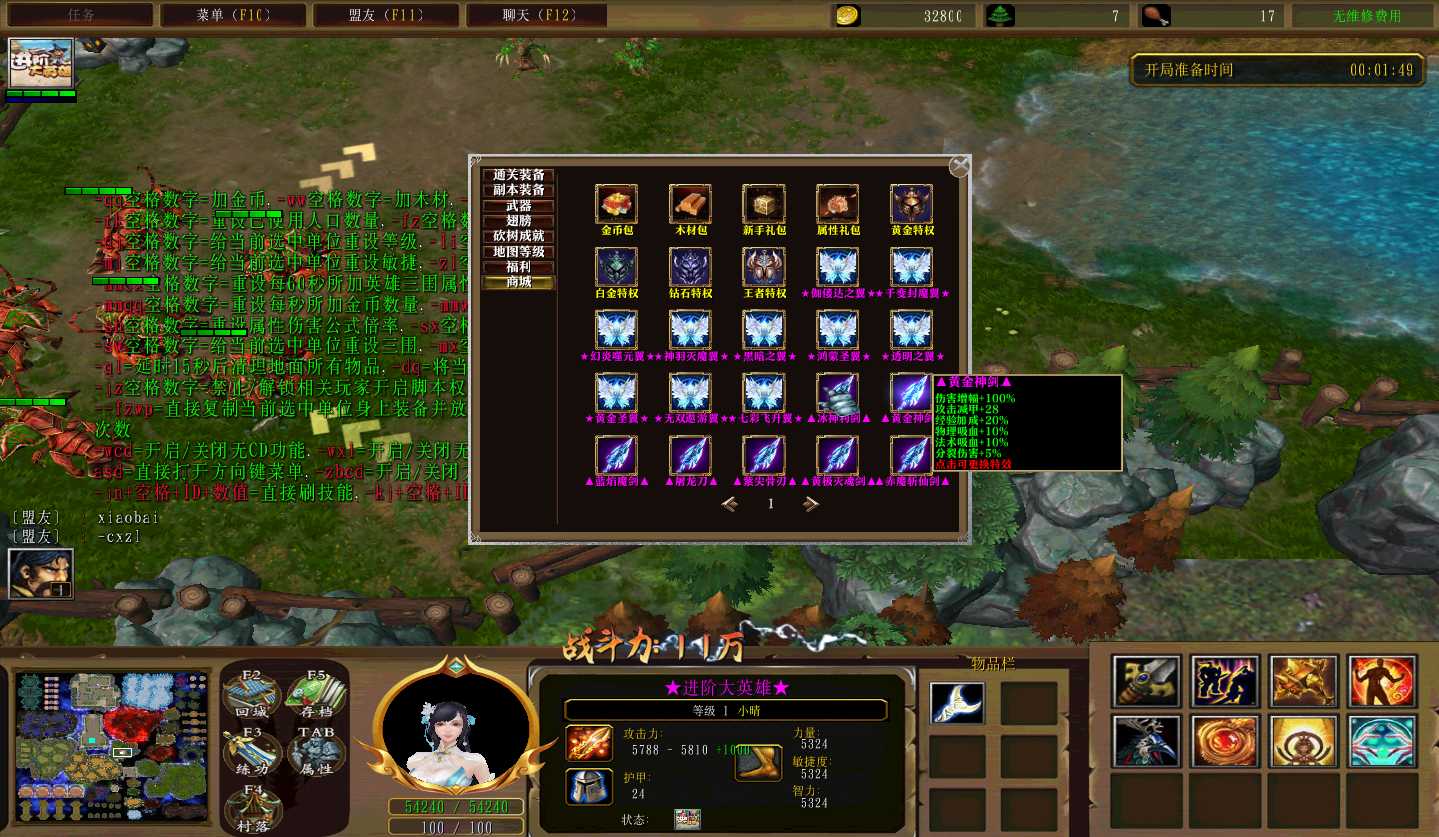1439x837 pixels.
Task: Open the 菜单 (F10) menu
Action: coord(232,15)
